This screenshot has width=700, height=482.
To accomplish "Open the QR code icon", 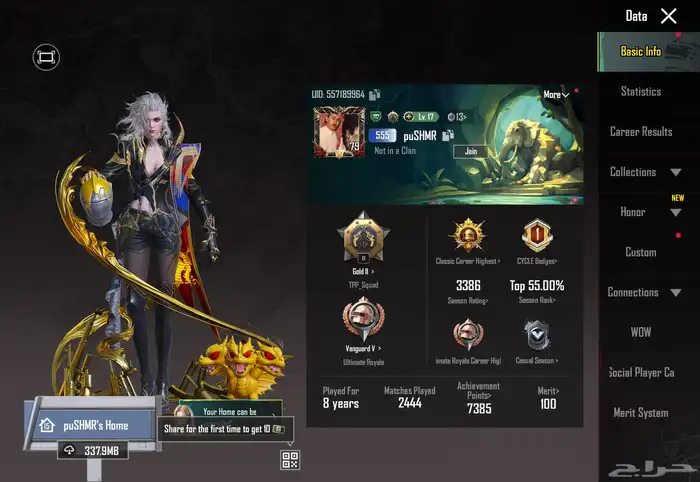I will pos(290,460).
